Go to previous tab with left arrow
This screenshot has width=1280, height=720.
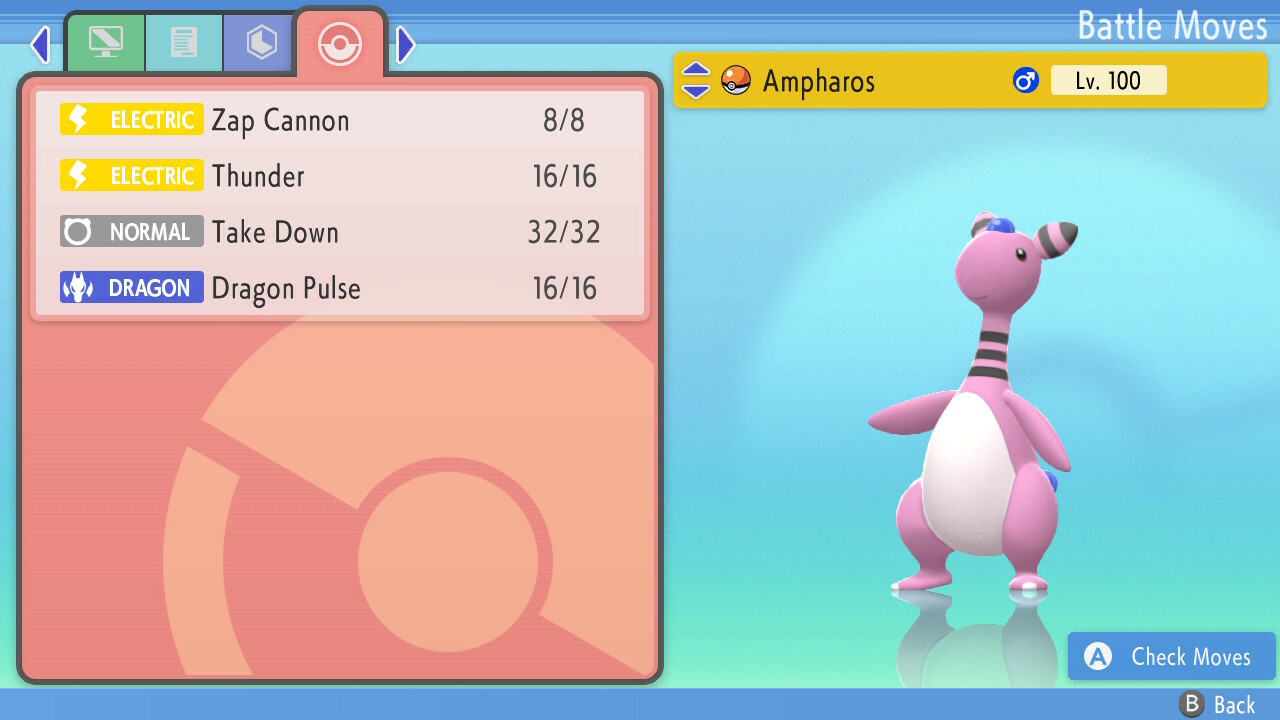click(x=40, y=44)
